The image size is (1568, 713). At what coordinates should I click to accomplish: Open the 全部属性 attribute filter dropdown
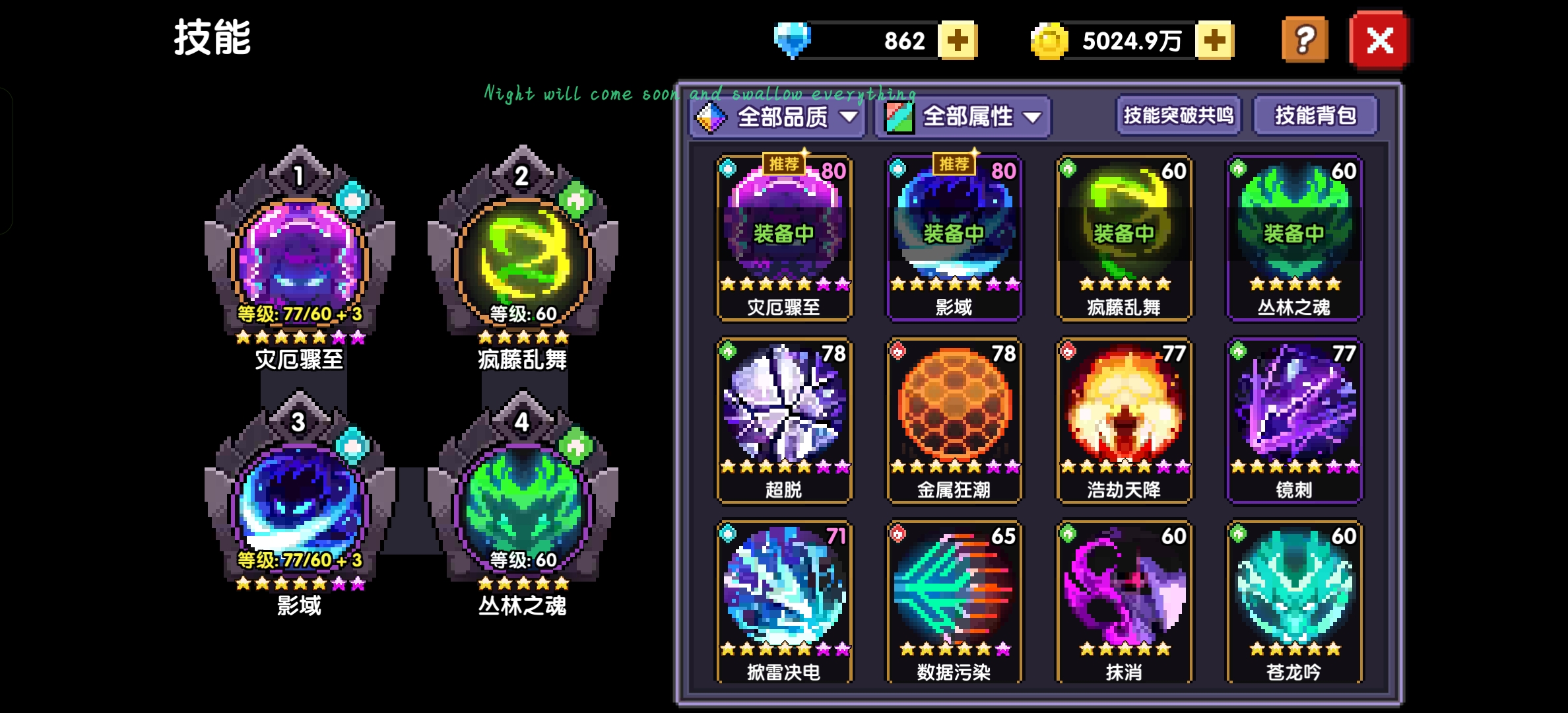coord(963,118)
